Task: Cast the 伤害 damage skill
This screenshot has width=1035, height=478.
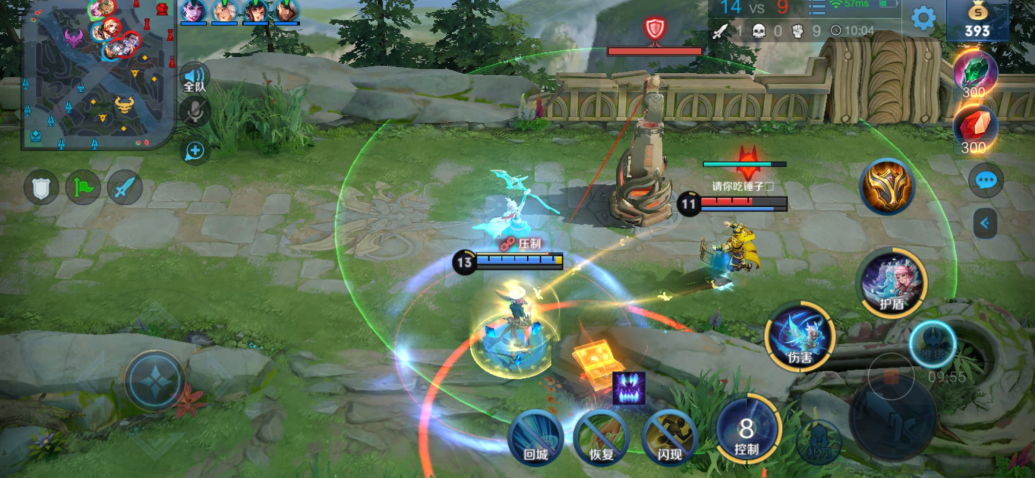Action: pyautogui.click(x=799, y=336)
